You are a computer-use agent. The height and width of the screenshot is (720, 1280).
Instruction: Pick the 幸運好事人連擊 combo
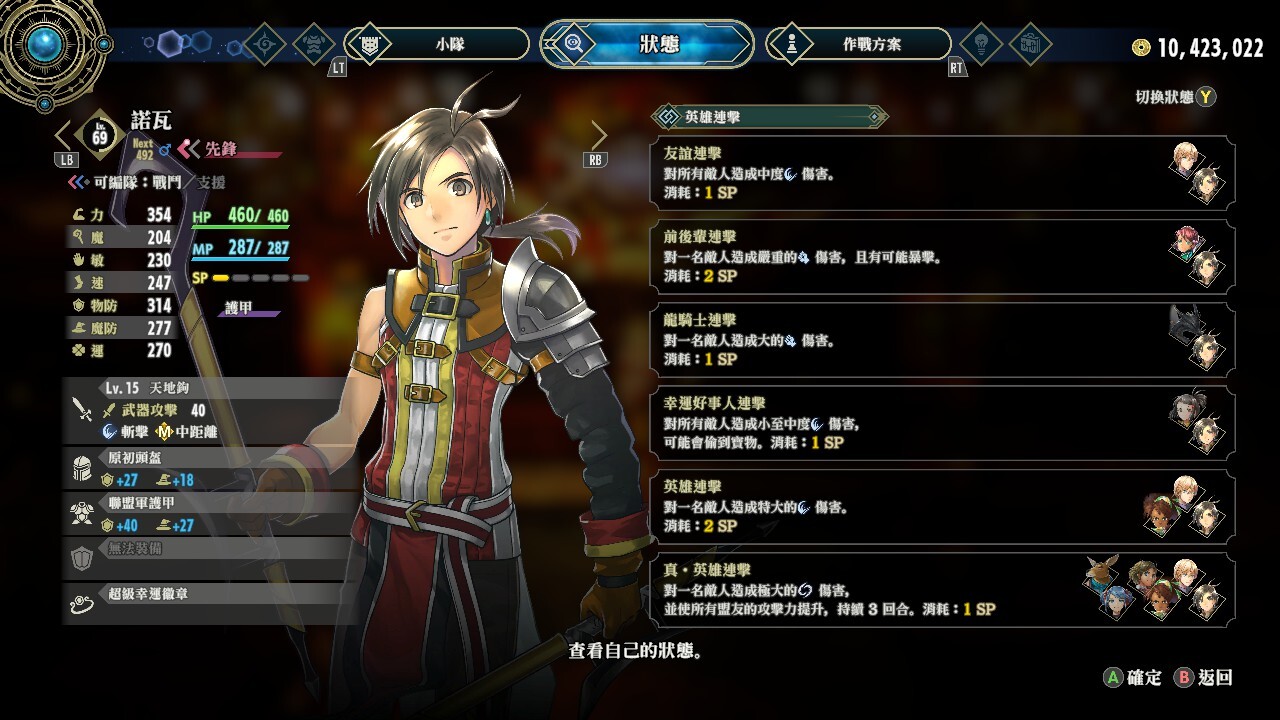(942, 424)
